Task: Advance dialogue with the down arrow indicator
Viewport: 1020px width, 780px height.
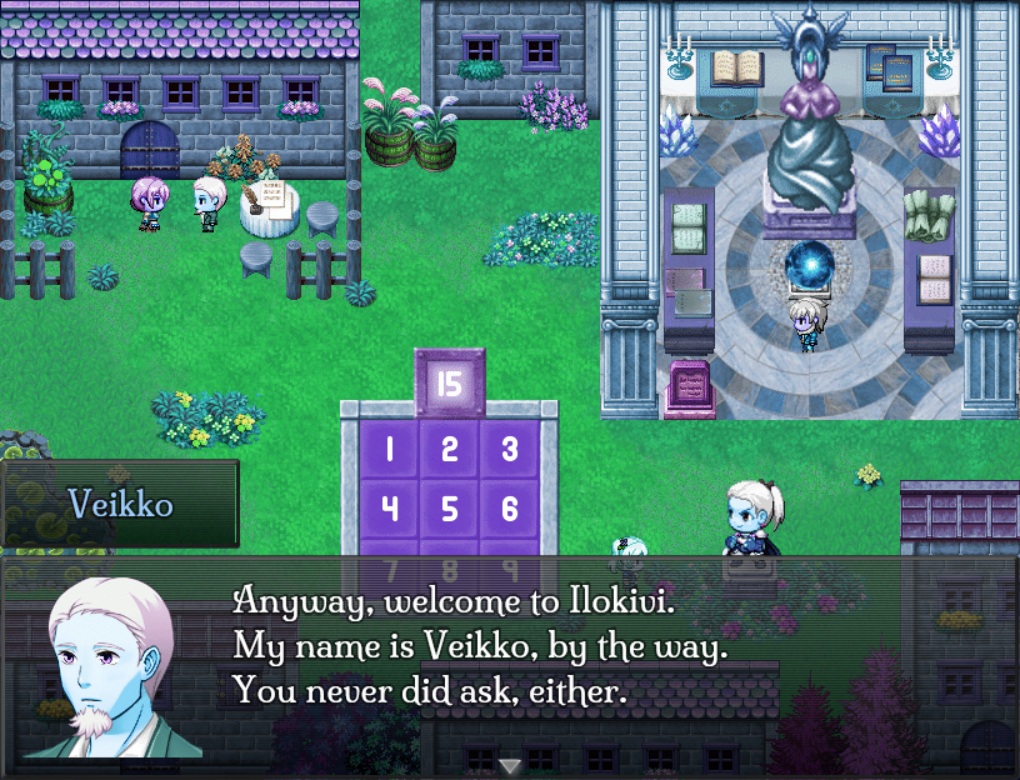Action: 510,766
